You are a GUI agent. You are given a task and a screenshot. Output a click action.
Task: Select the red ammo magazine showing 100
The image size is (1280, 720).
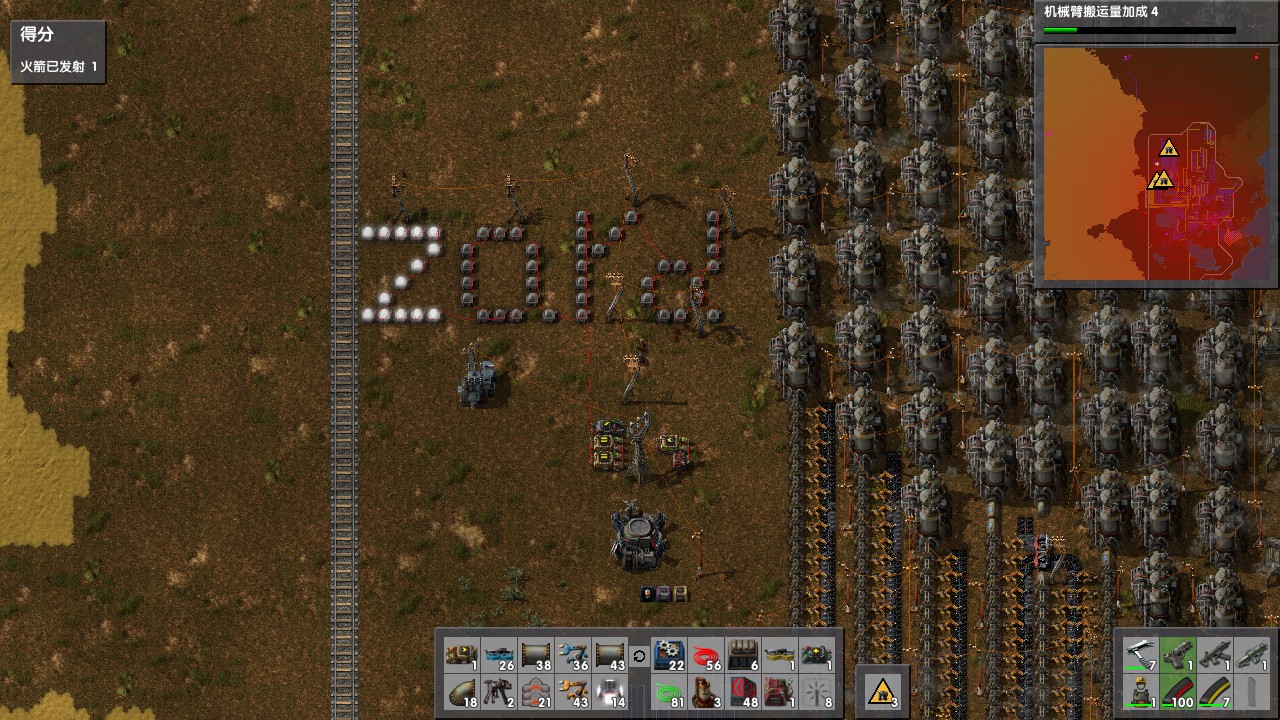pos(1178,690)
